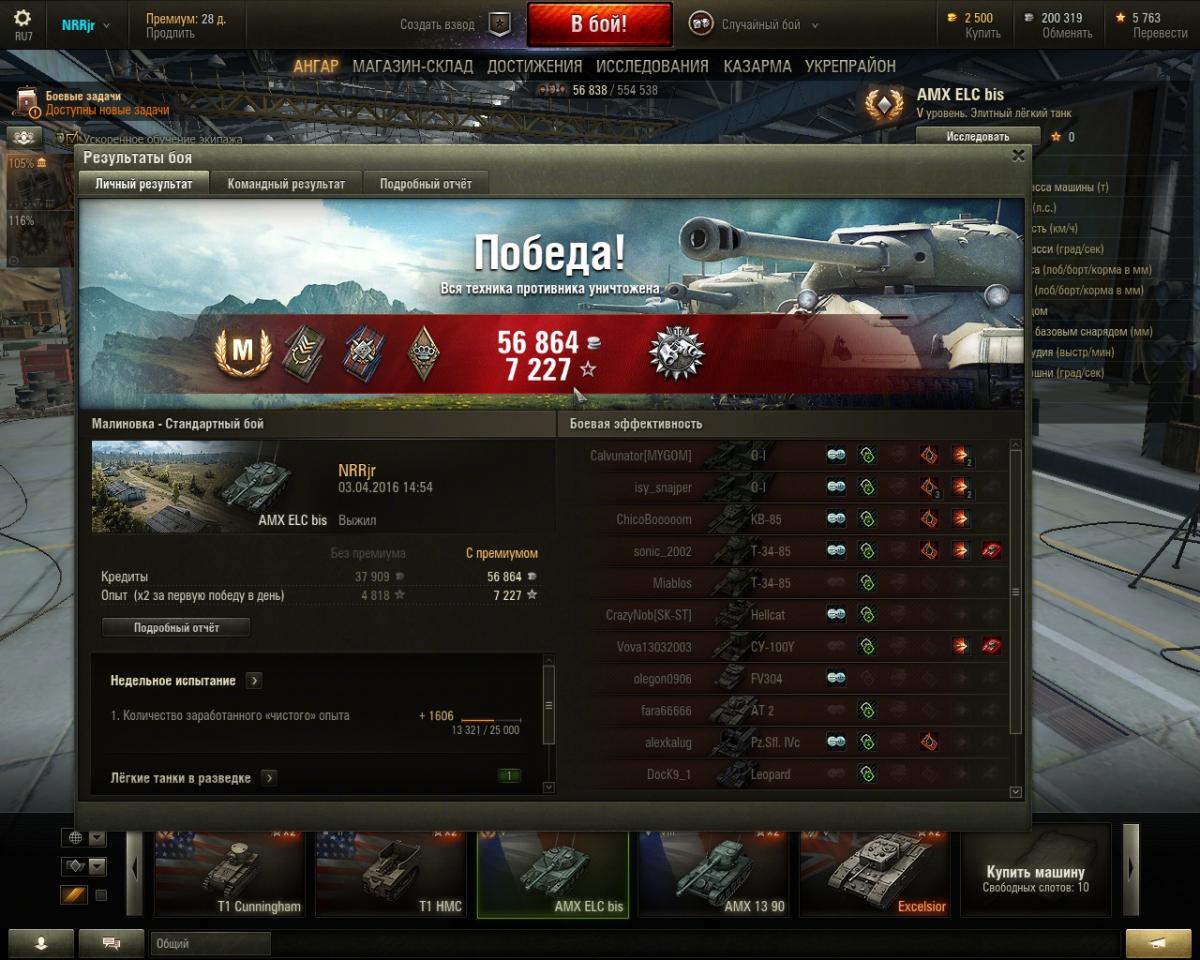Click the Купить машину slot
Viewport: 1200px width, 960px height.
1036,872
